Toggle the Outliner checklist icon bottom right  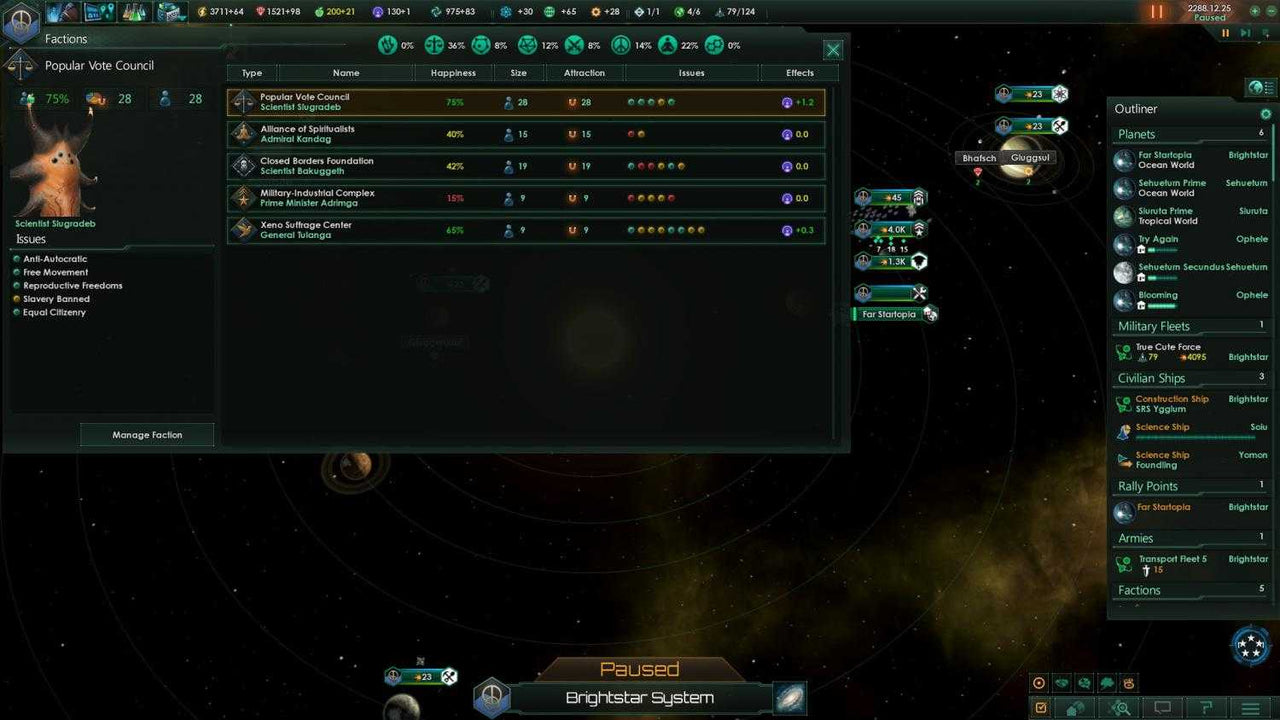tap(1041, 708)
